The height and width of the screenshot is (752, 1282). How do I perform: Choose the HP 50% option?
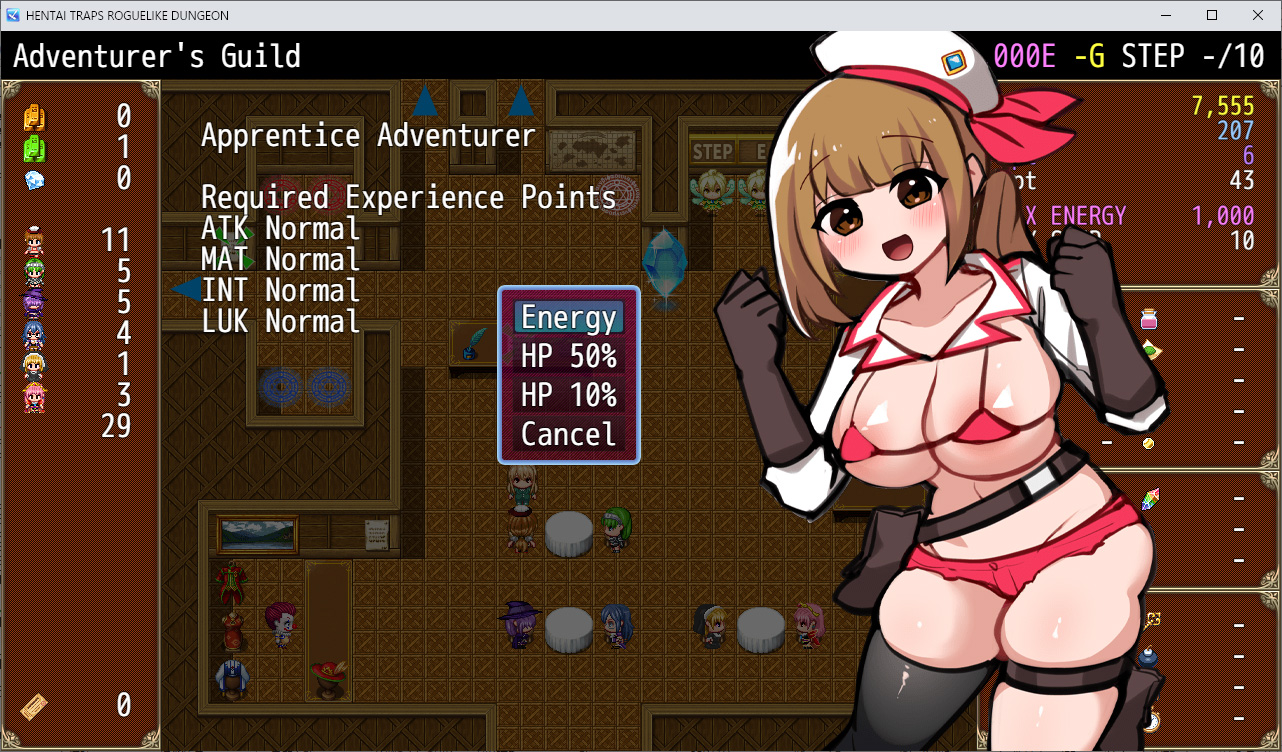(x=568, y=357)
